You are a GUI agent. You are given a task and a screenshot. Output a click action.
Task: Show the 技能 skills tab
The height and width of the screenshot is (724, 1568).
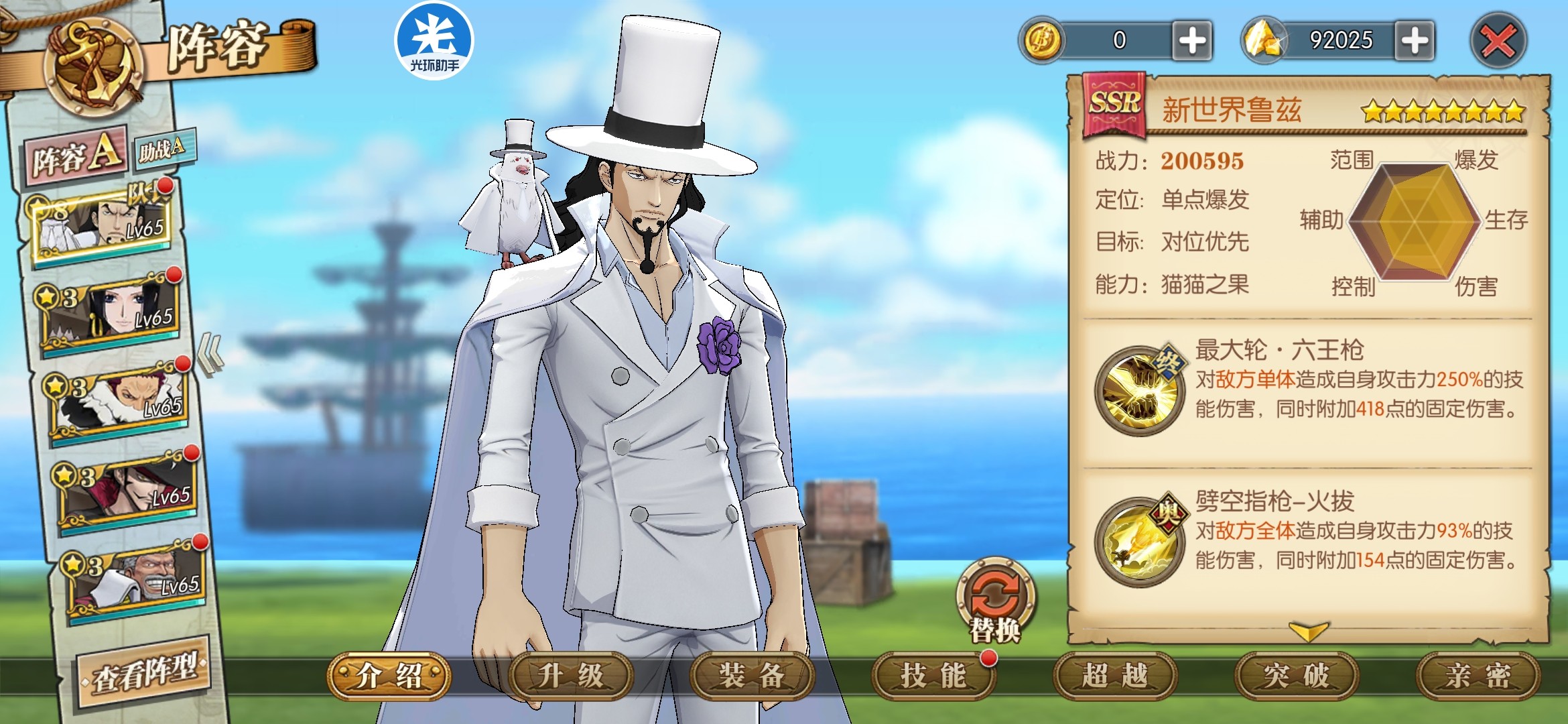(933, 676)
